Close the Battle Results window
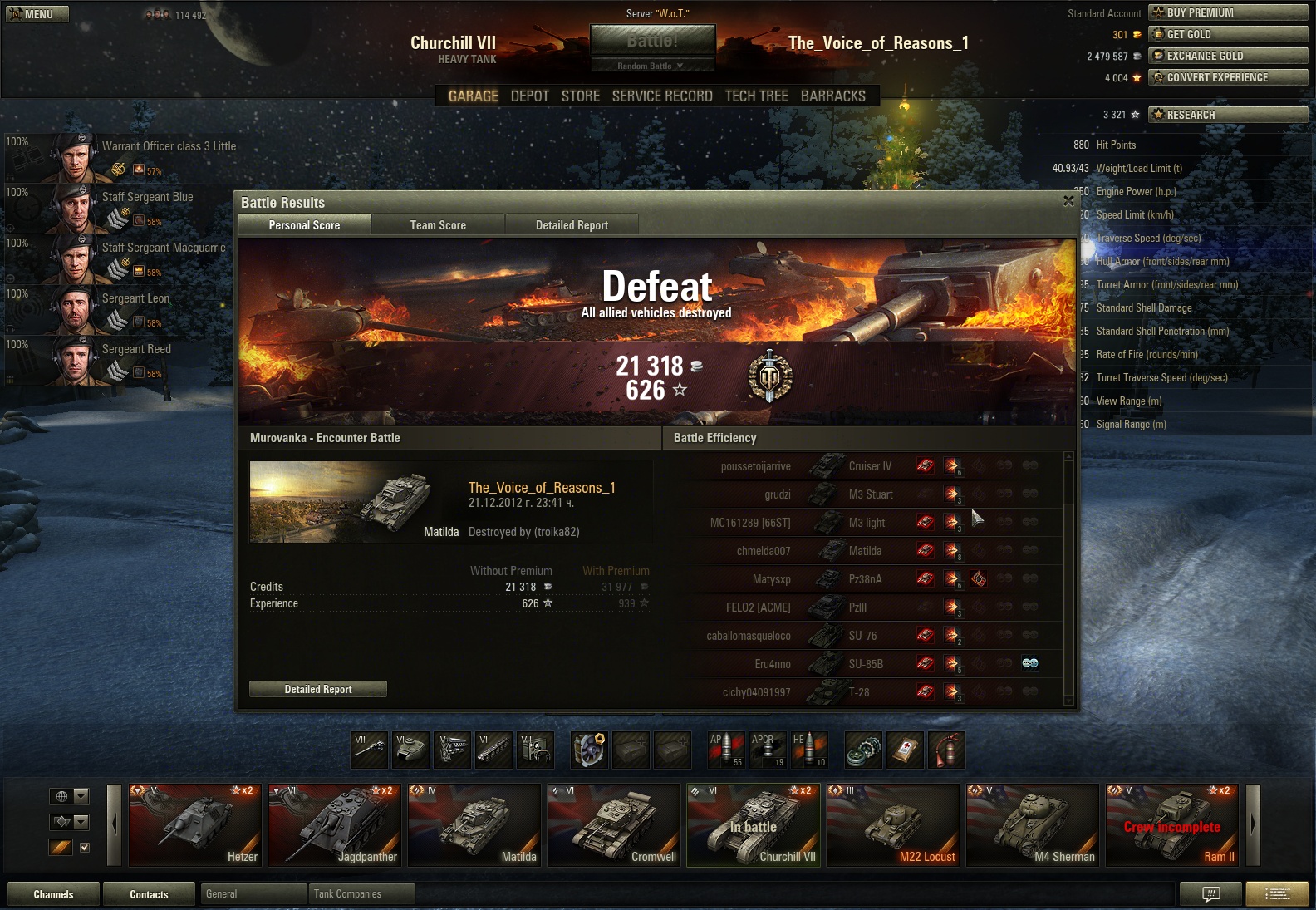Screen dimensions: 1316x910 [x=1068, y=200]
